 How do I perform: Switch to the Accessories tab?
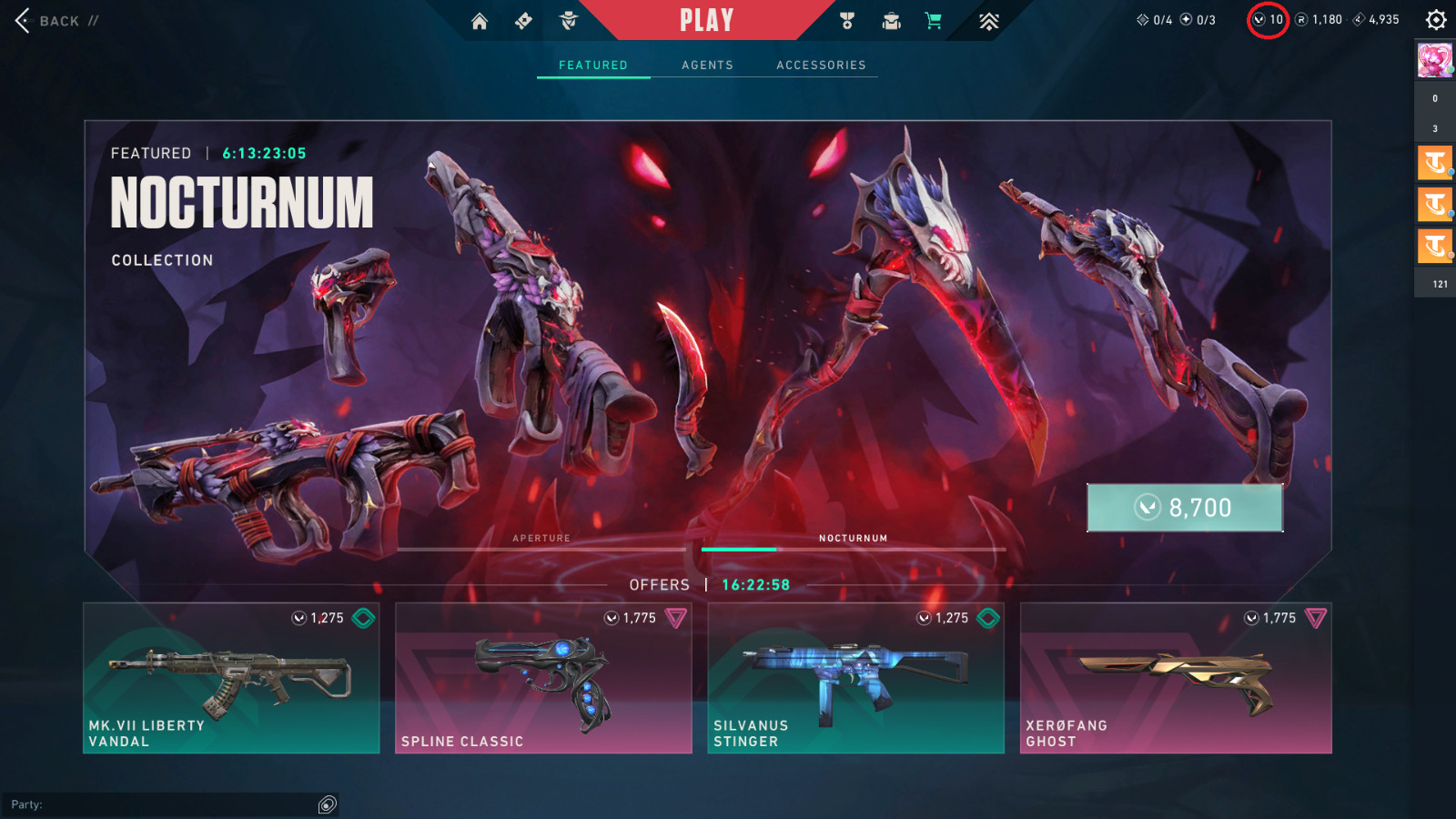[821, 66]
